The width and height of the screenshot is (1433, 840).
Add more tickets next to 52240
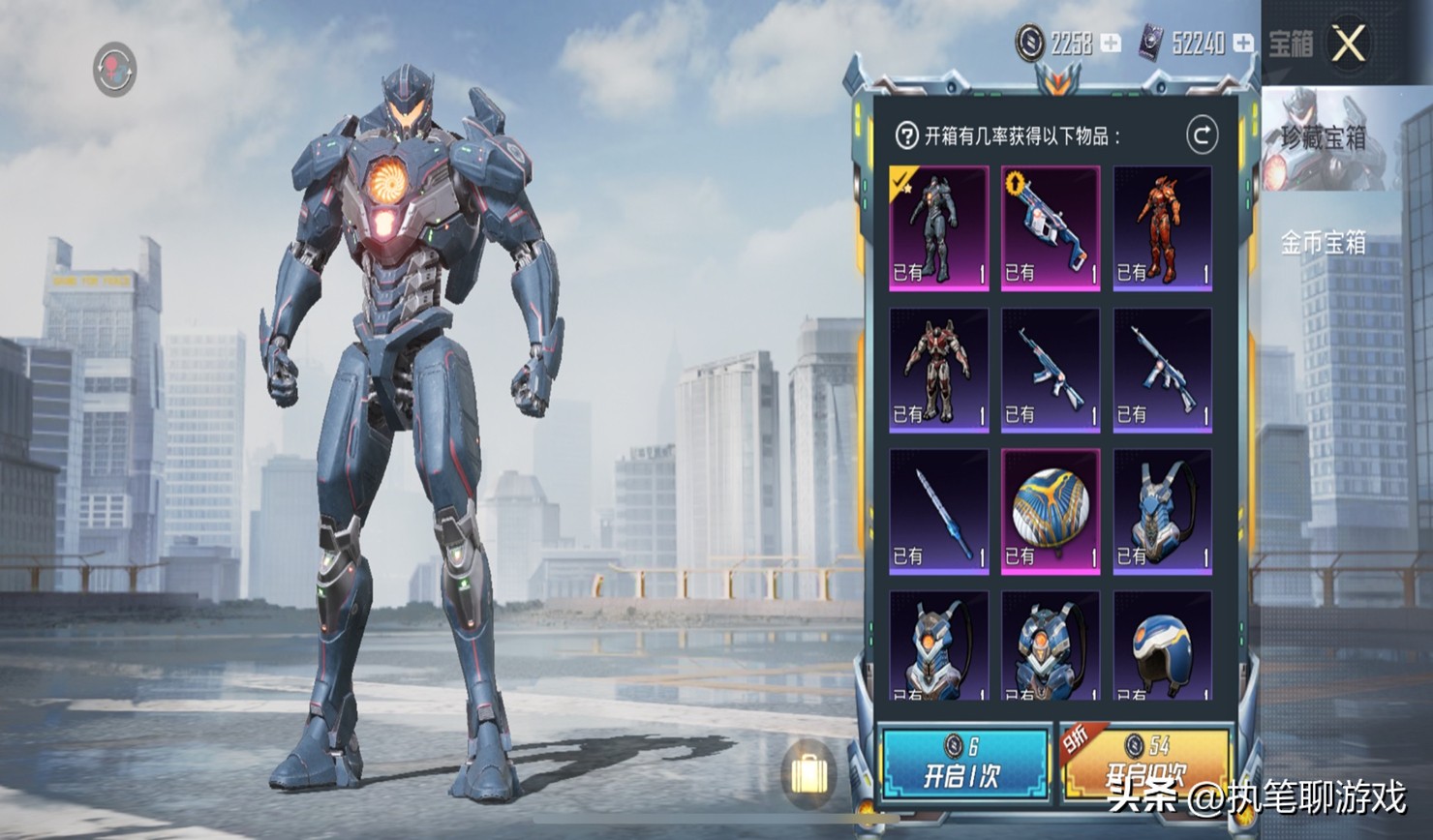click(x=1243, y=44)
